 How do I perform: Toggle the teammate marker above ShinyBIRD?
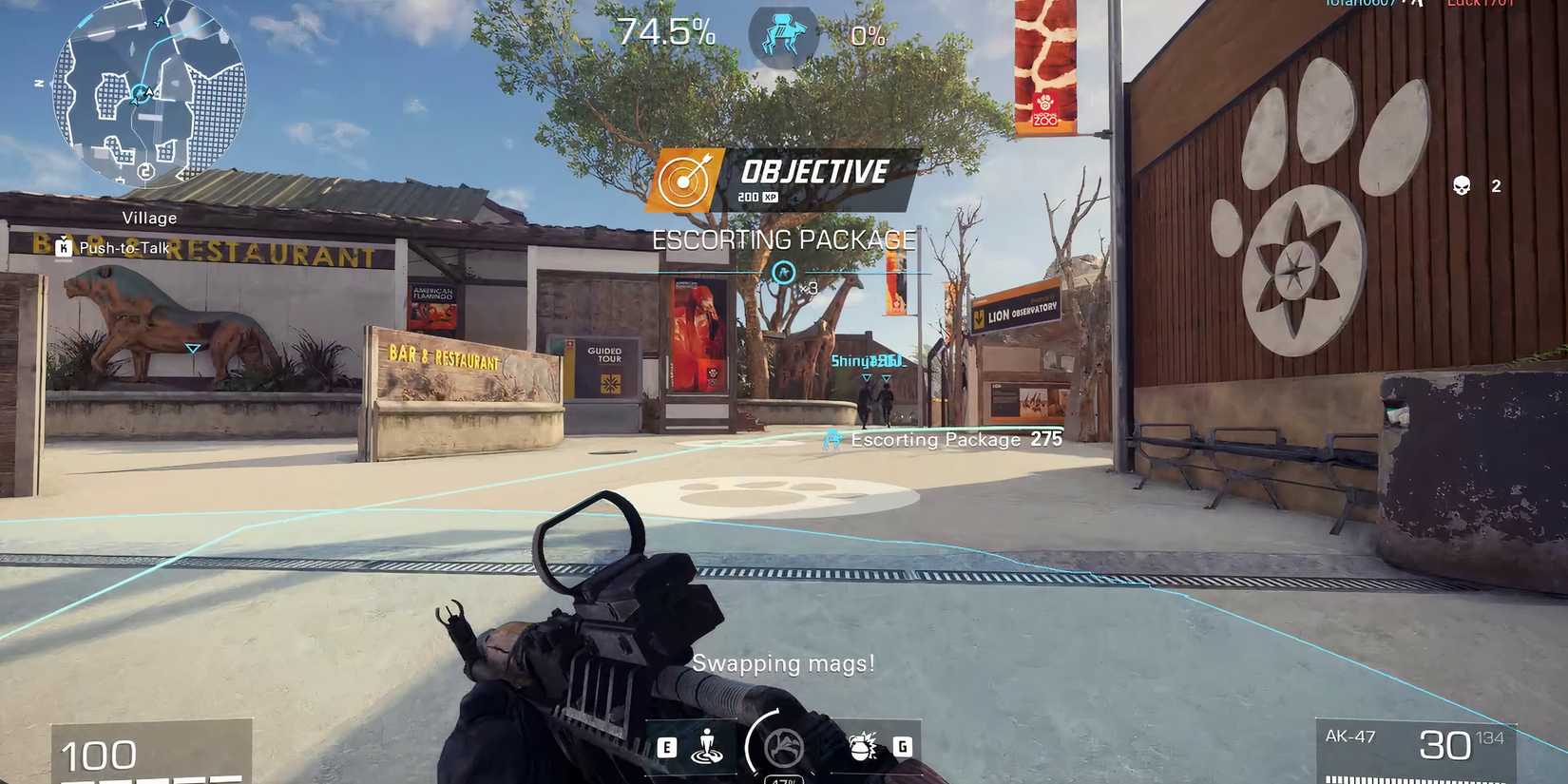click(870, 376)
